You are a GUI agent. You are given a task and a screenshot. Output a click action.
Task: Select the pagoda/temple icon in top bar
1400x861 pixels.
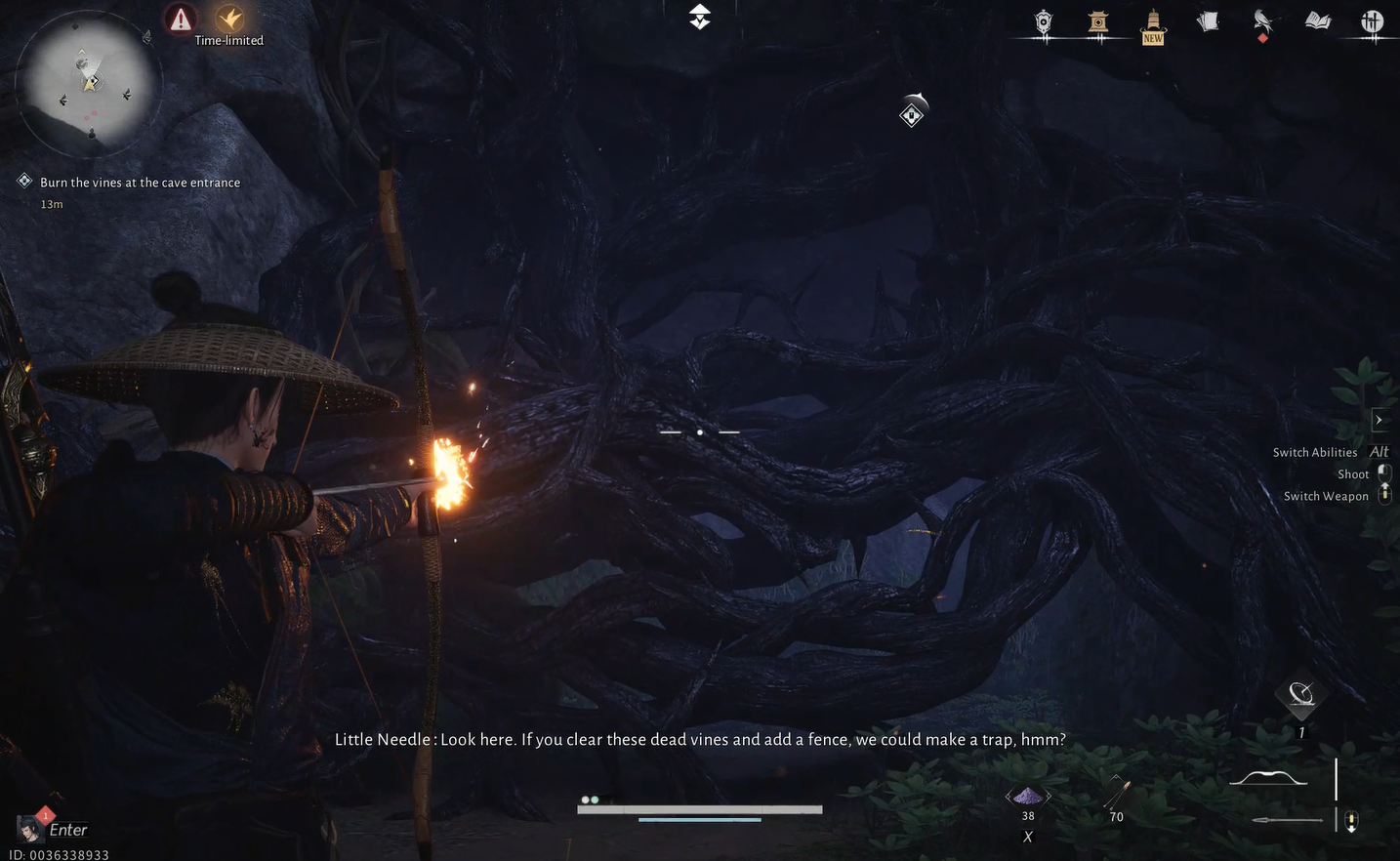[1098, 21]
